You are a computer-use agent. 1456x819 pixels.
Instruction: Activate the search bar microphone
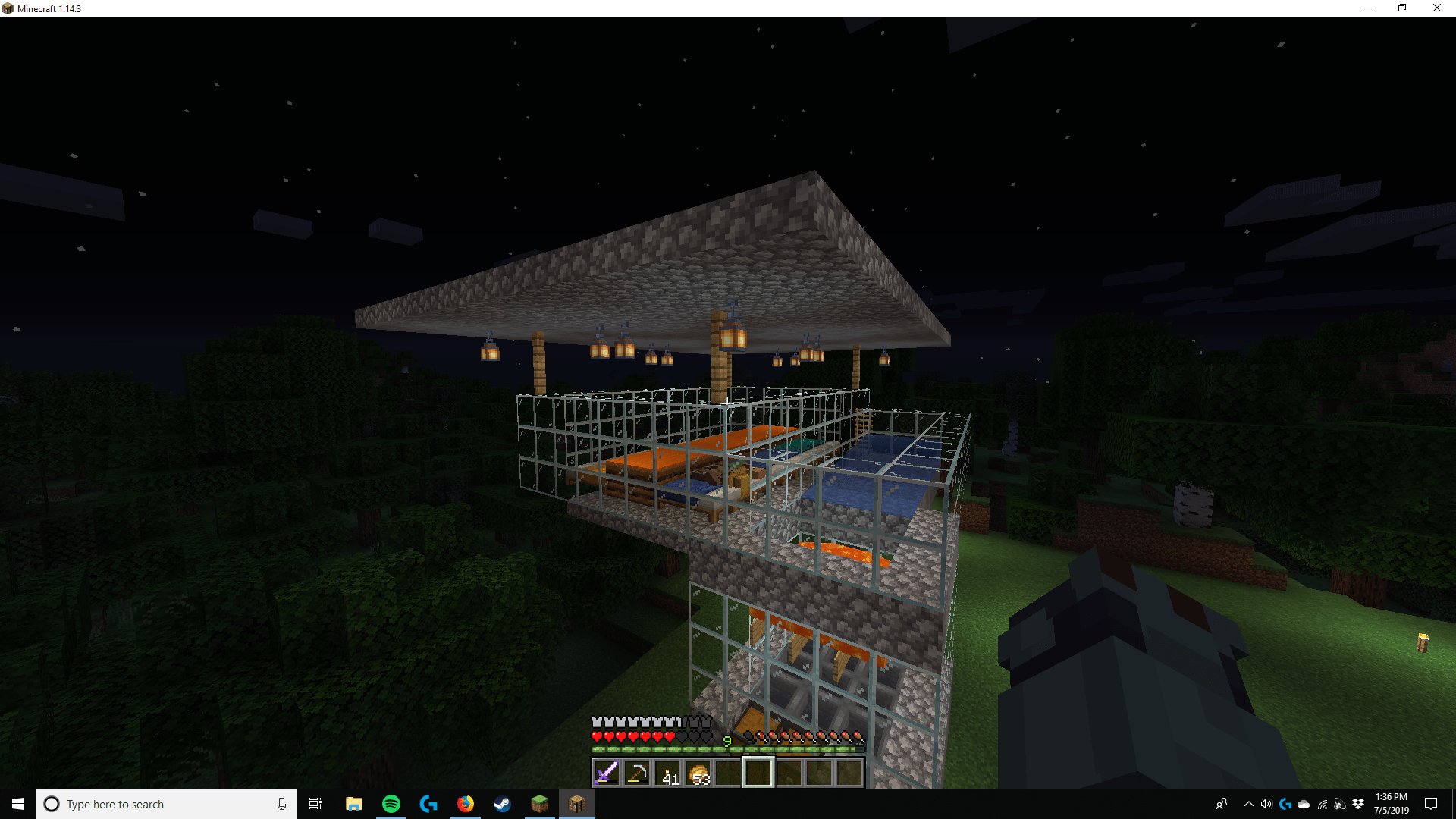[x=281, y=804]
